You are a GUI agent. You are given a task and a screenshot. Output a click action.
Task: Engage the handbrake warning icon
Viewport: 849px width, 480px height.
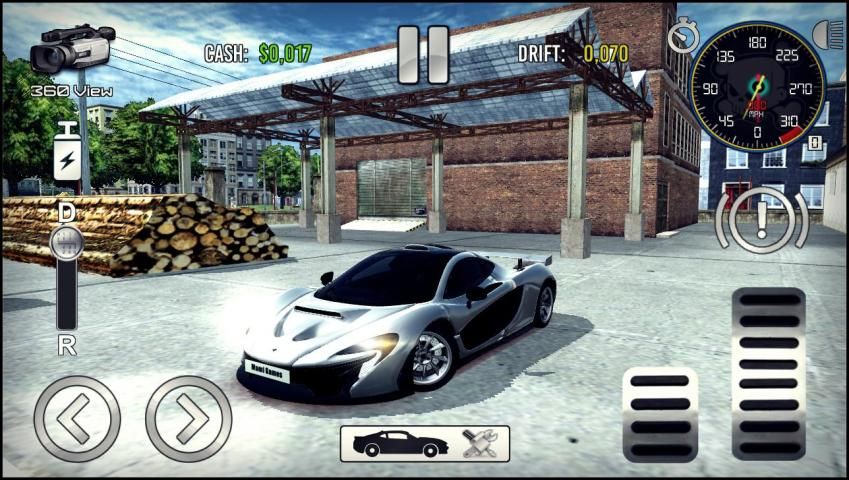click(x=761, y=220)
